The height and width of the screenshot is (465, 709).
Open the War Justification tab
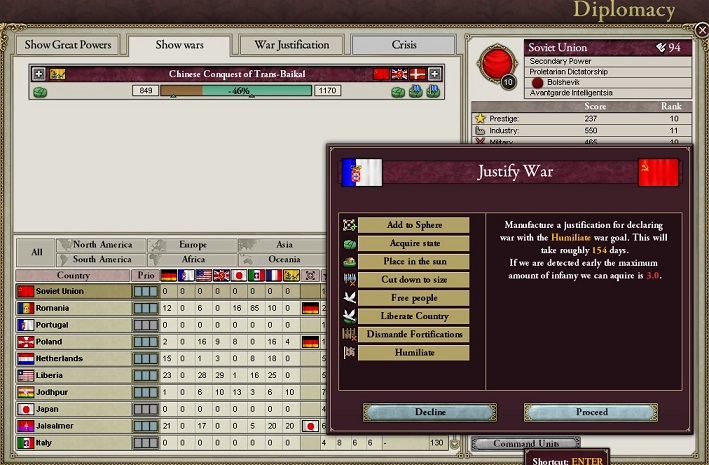coord(291,45)
